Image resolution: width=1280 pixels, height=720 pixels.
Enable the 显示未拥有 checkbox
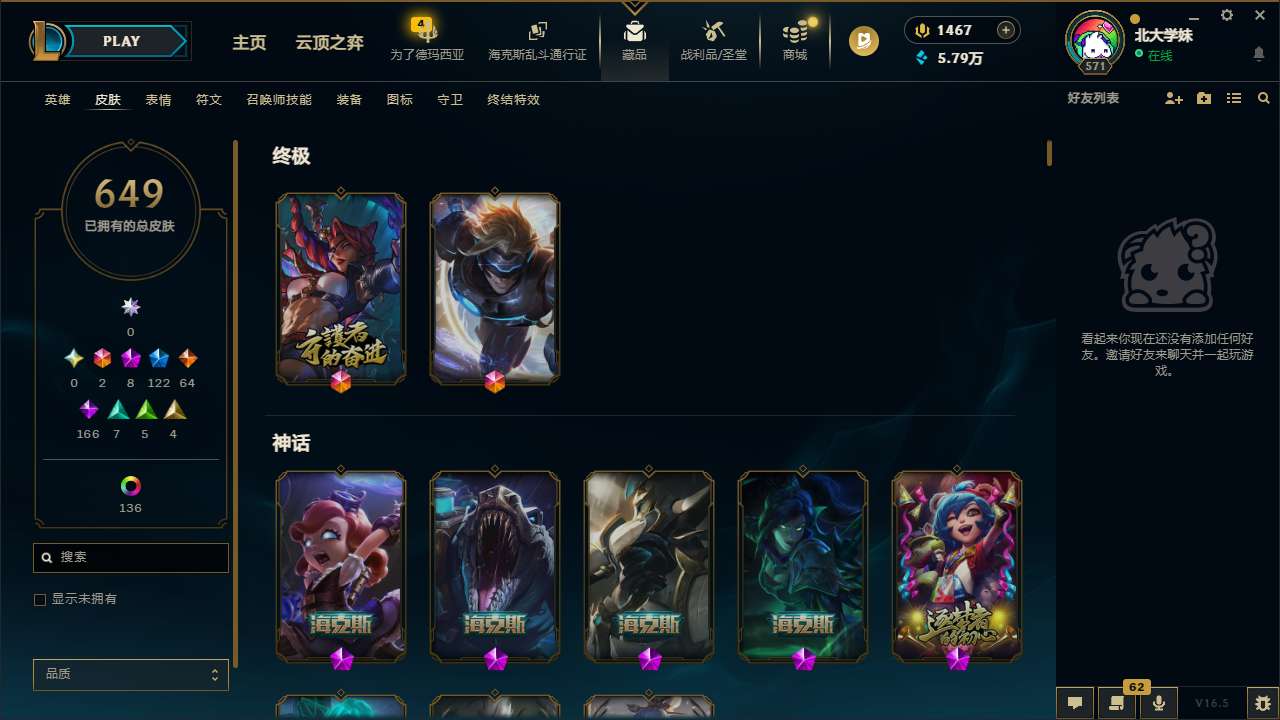[x=40, y=599]
